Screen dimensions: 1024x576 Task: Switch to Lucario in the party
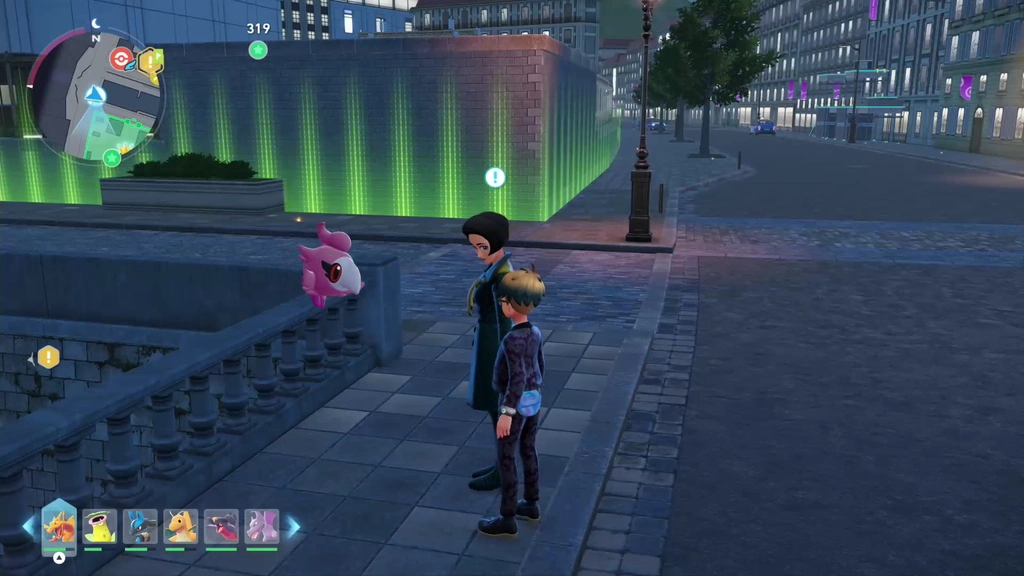pyautogui.click(x=140, y=526)
